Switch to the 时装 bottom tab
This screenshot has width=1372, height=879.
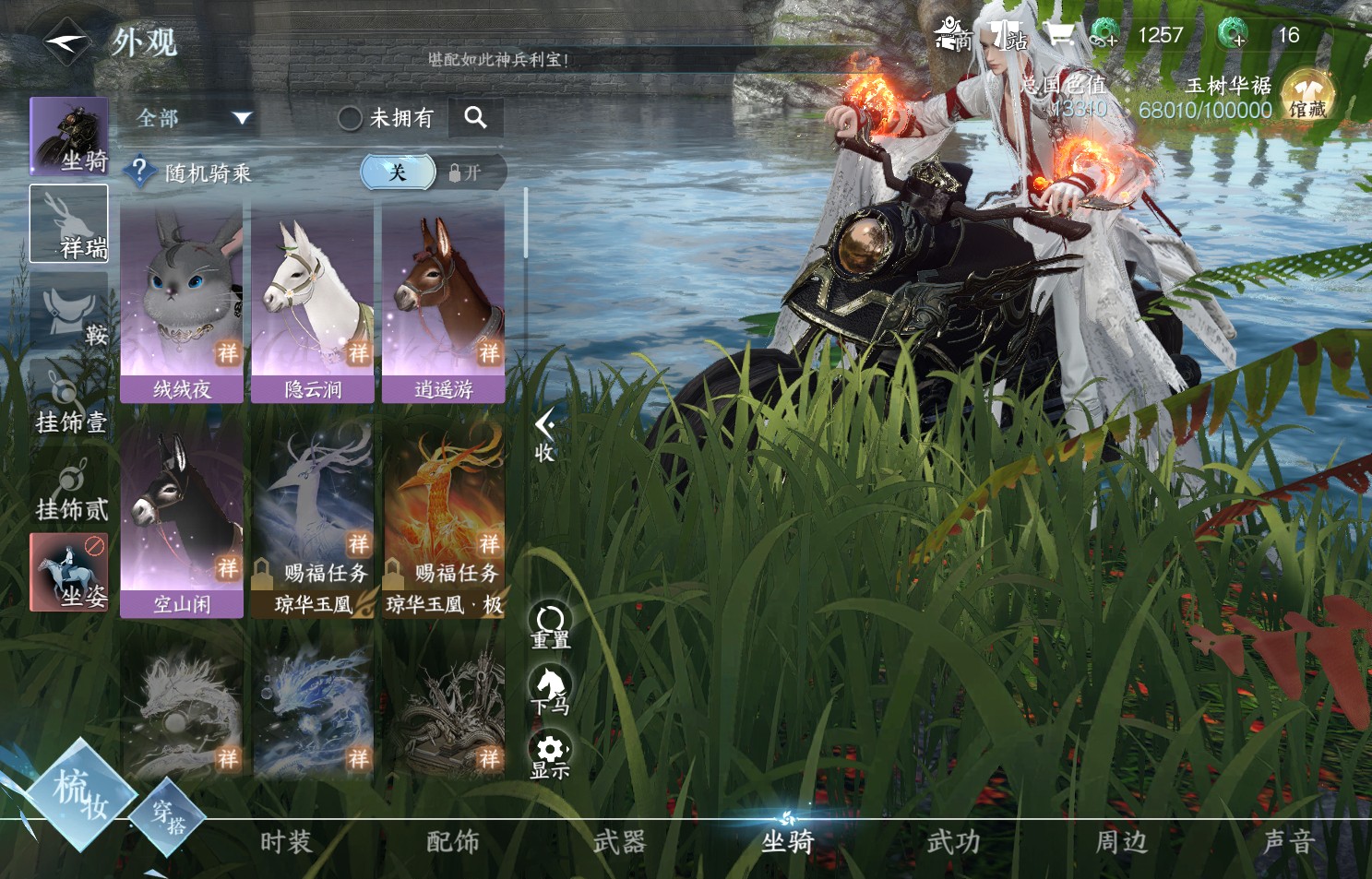click(x=286, y=841)
